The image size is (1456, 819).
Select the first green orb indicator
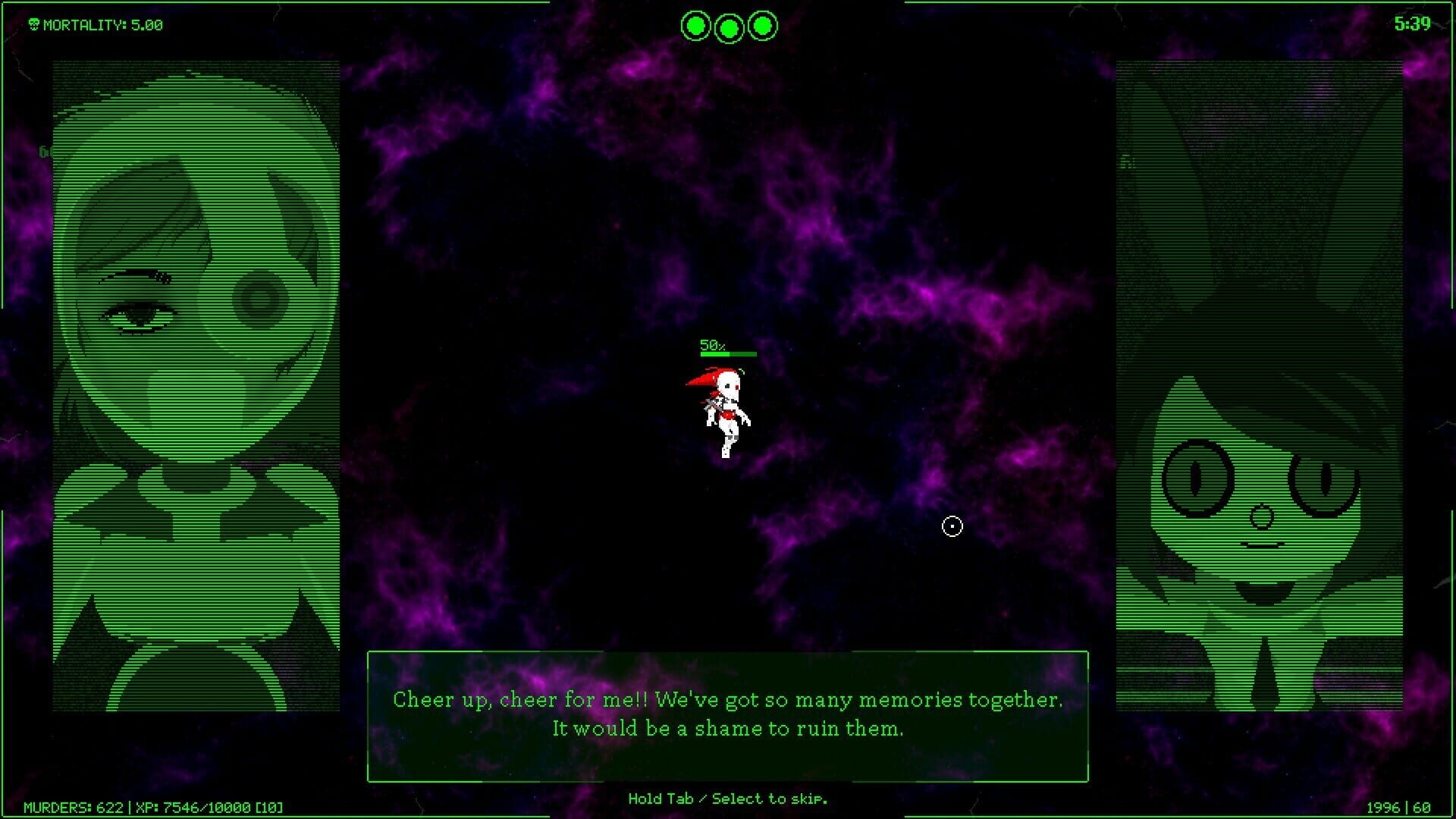[x=696, y=25]
